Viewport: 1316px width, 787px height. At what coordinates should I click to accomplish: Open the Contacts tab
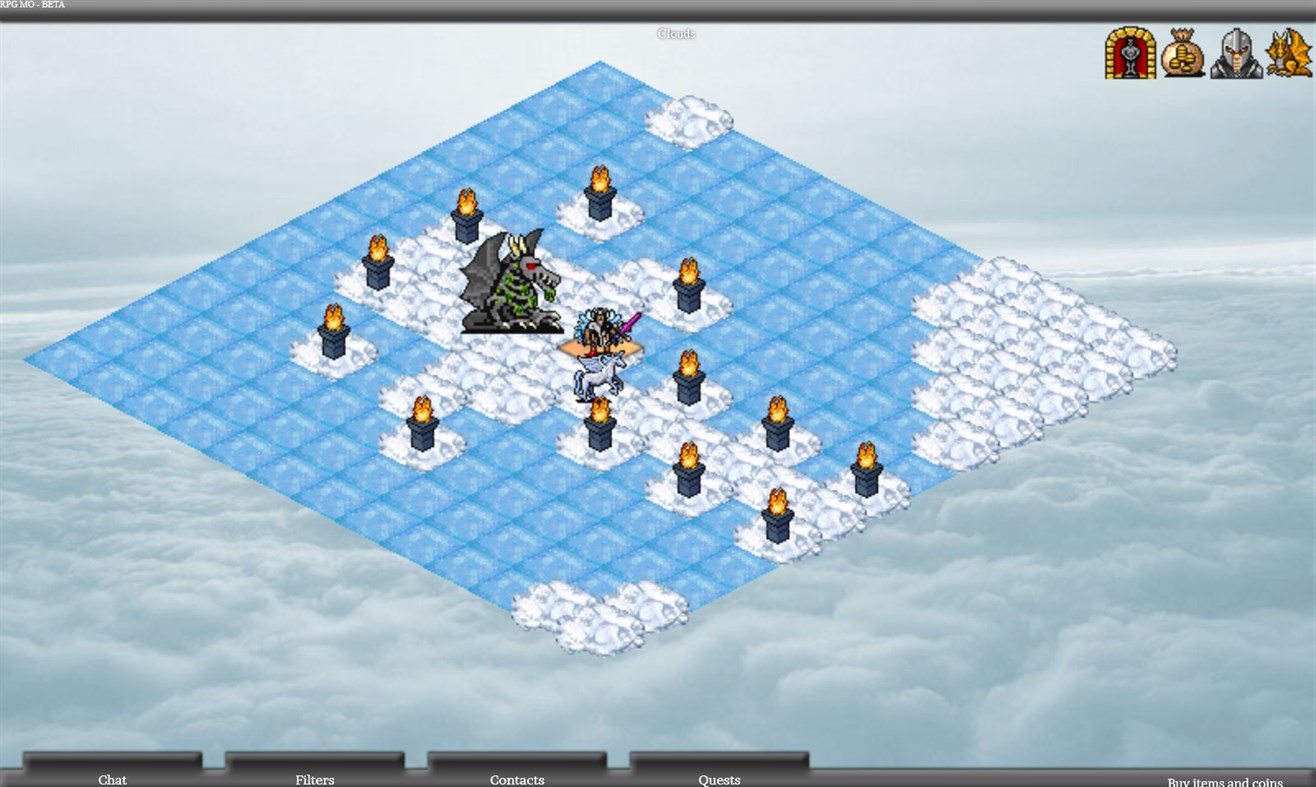tap(516, 779)
